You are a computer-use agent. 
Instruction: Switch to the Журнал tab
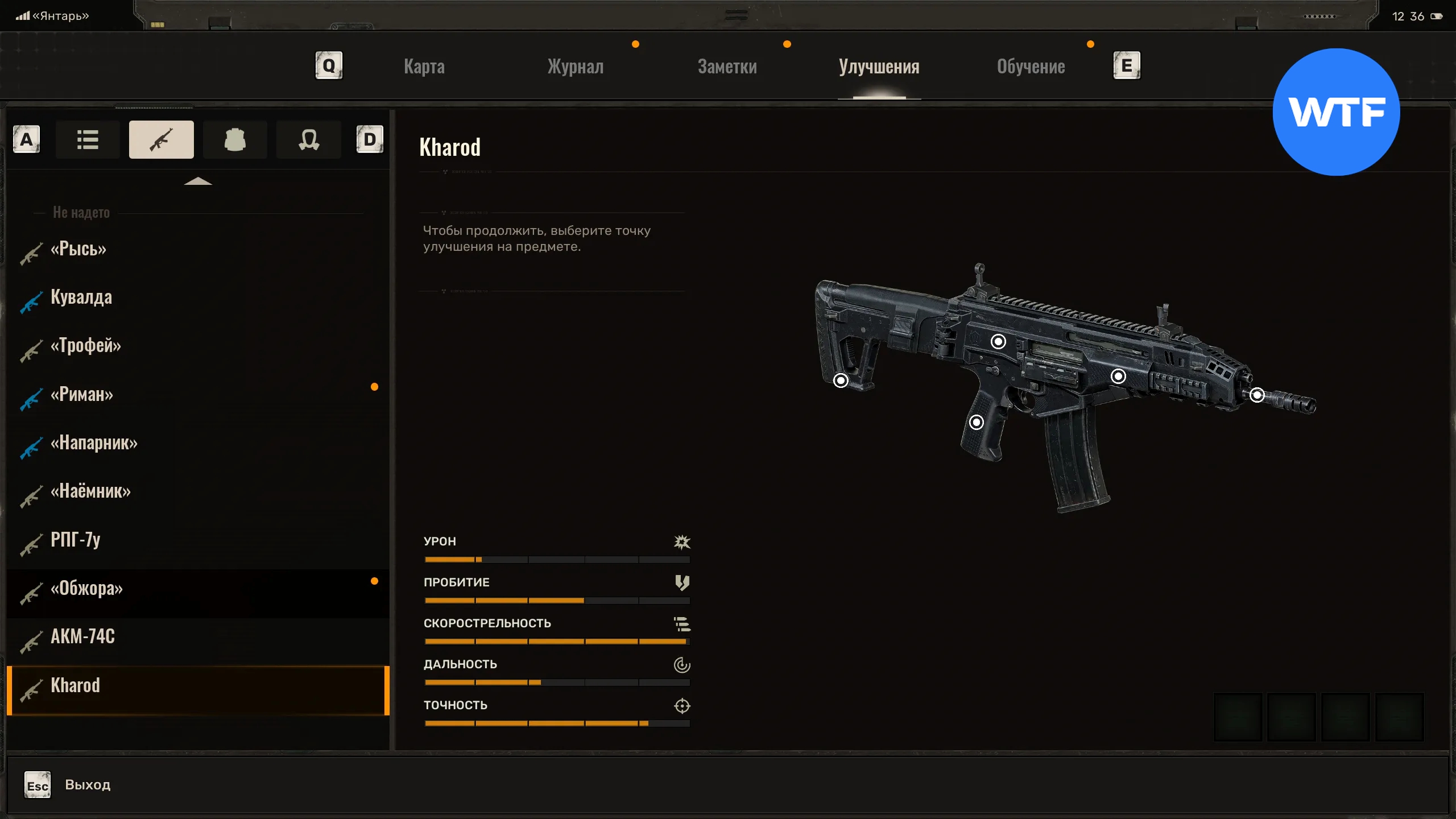click(x=575, y=67)
